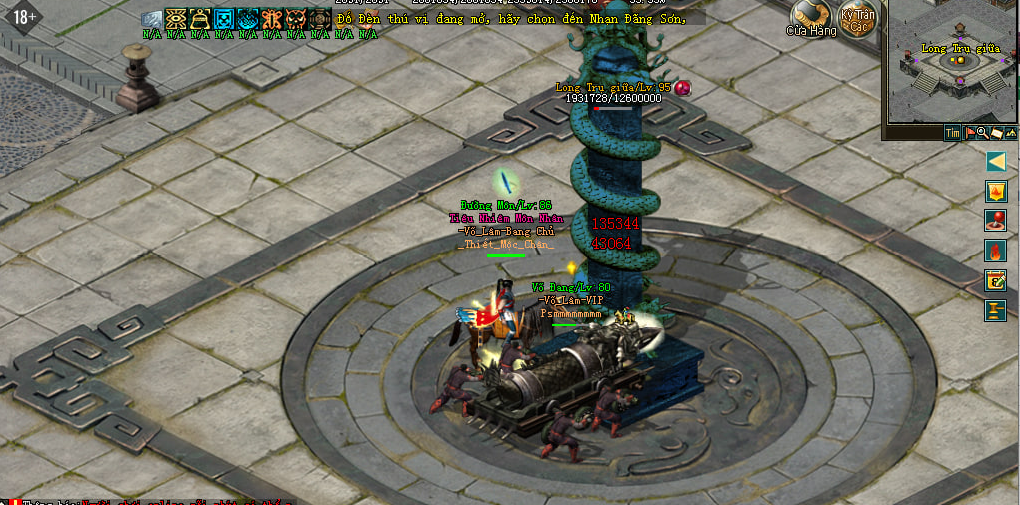This screenshot has width=1020, height=505.
Task: Activate the magnifying glass minimap zoom
Action: (x=982, y=132)
